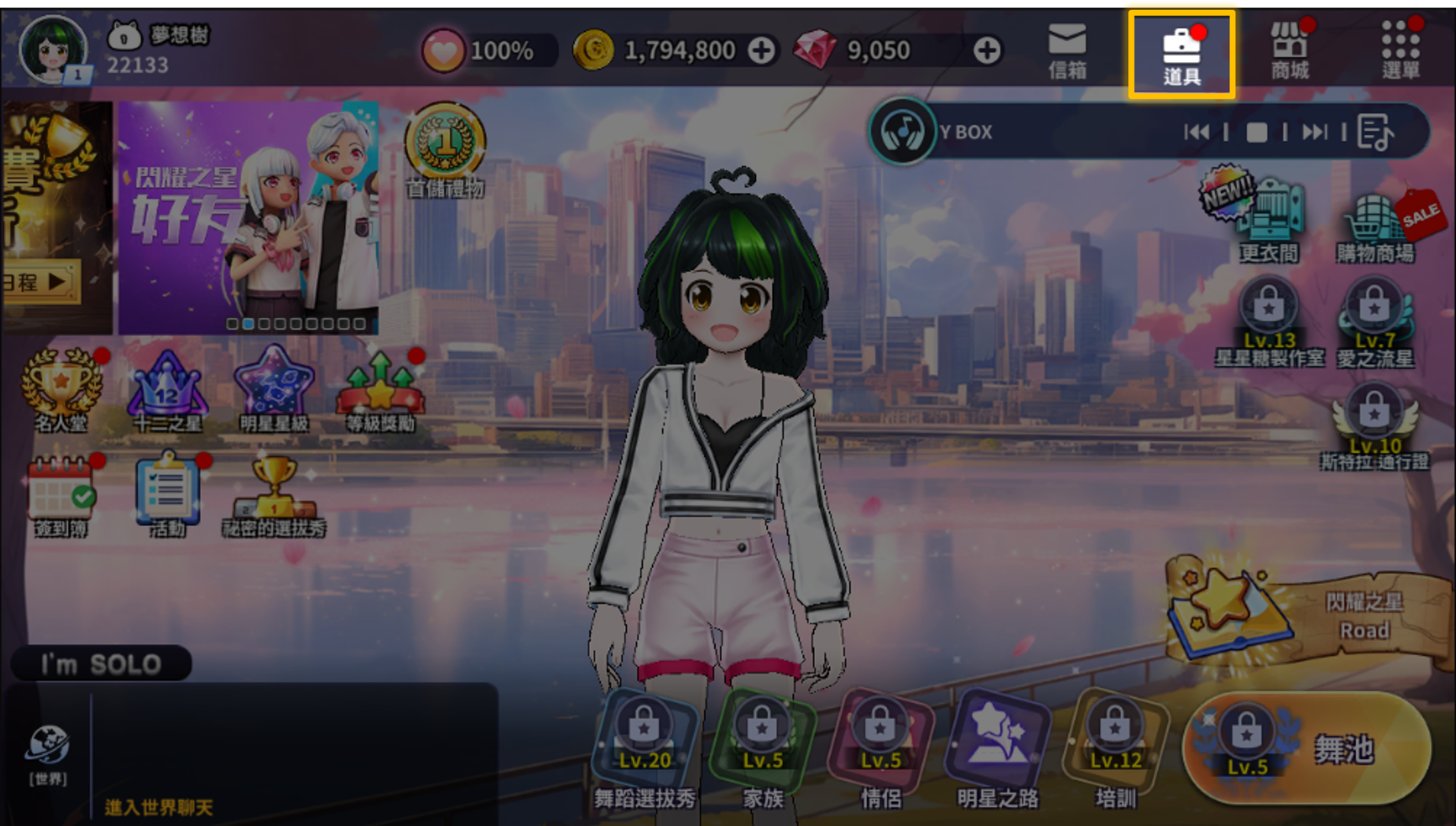Open the 選單 grid menu
The width and height of the screenshot is (1456, 826).
(x=1400, y=52)
